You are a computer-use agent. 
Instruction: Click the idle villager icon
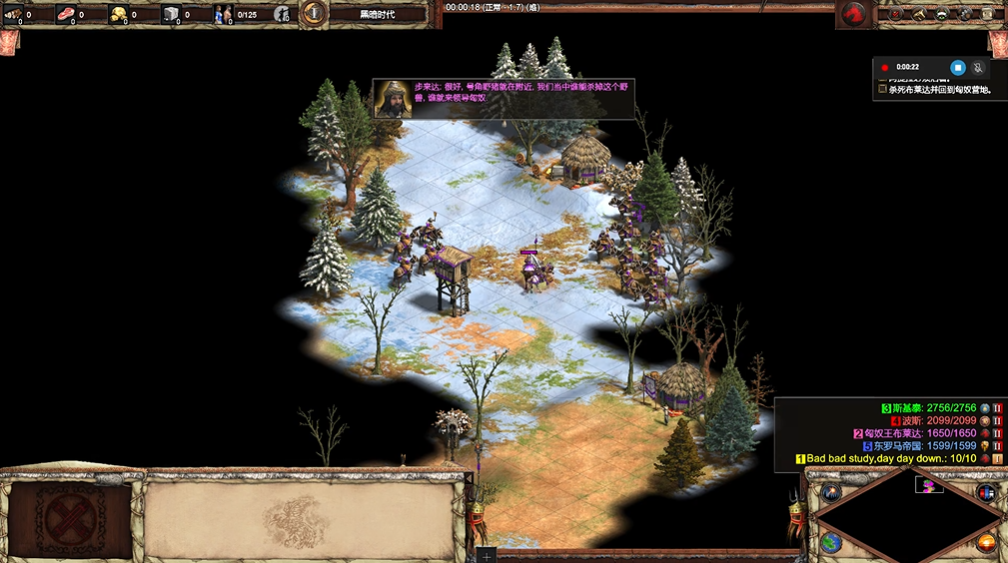point(283,14)
